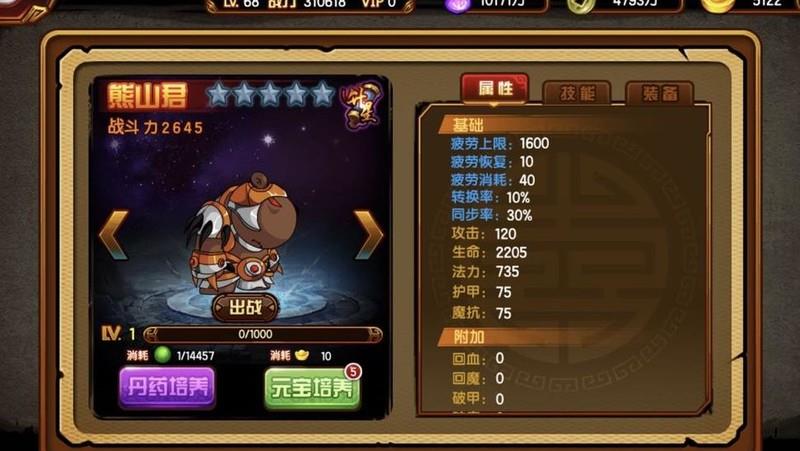Show the 装备 equipment tab

pos(658,93)
